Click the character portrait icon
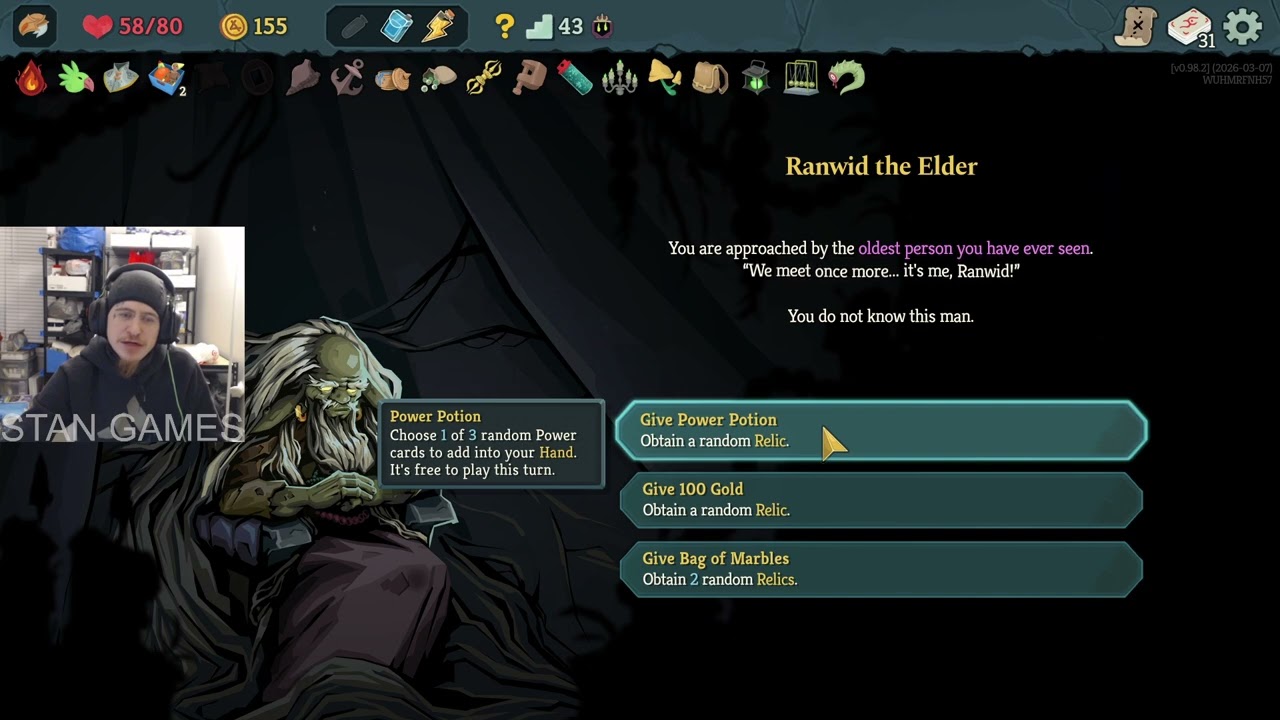 pos(34,27)
